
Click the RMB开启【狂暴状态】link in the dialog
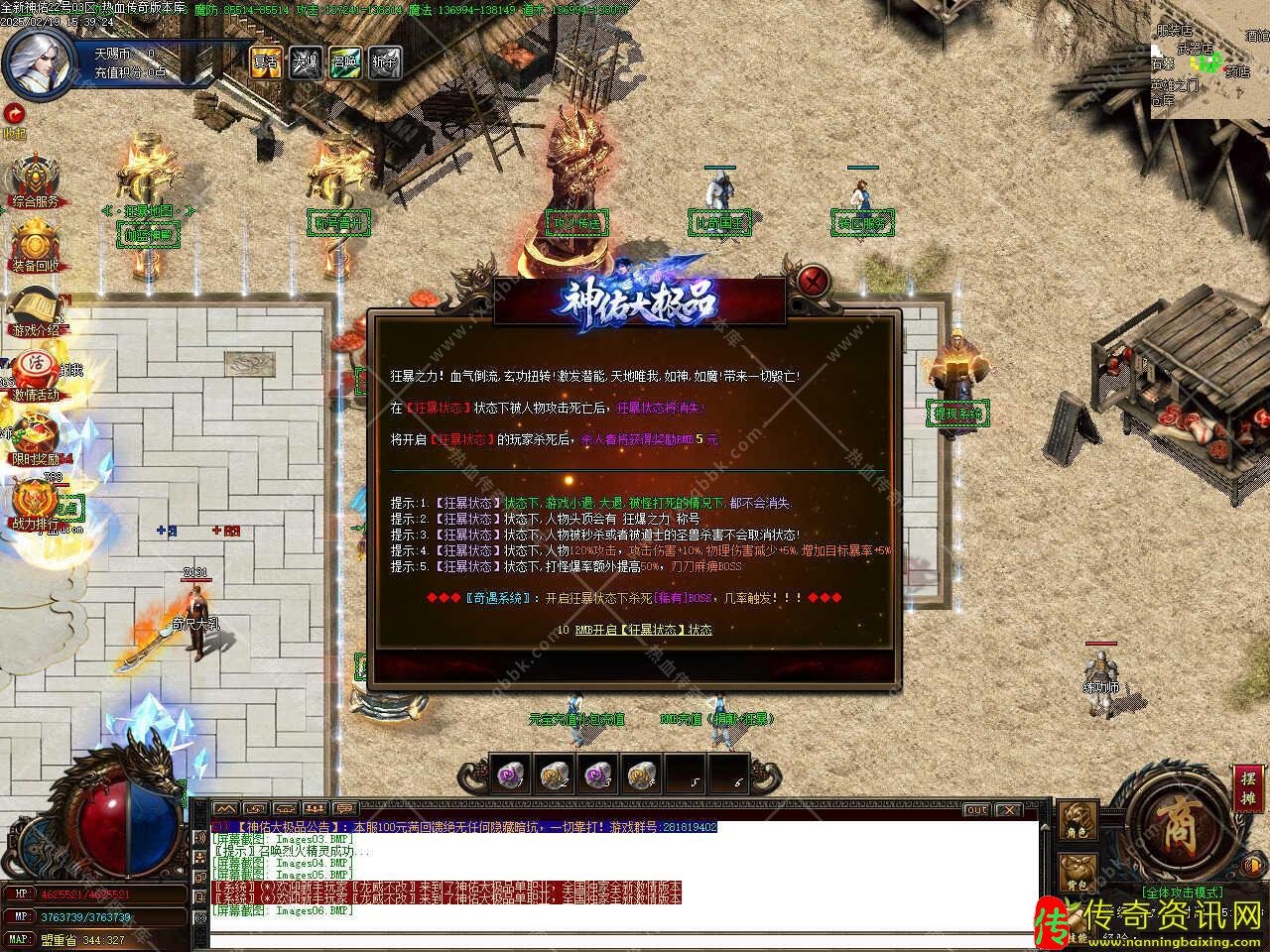tap(643, 630)
